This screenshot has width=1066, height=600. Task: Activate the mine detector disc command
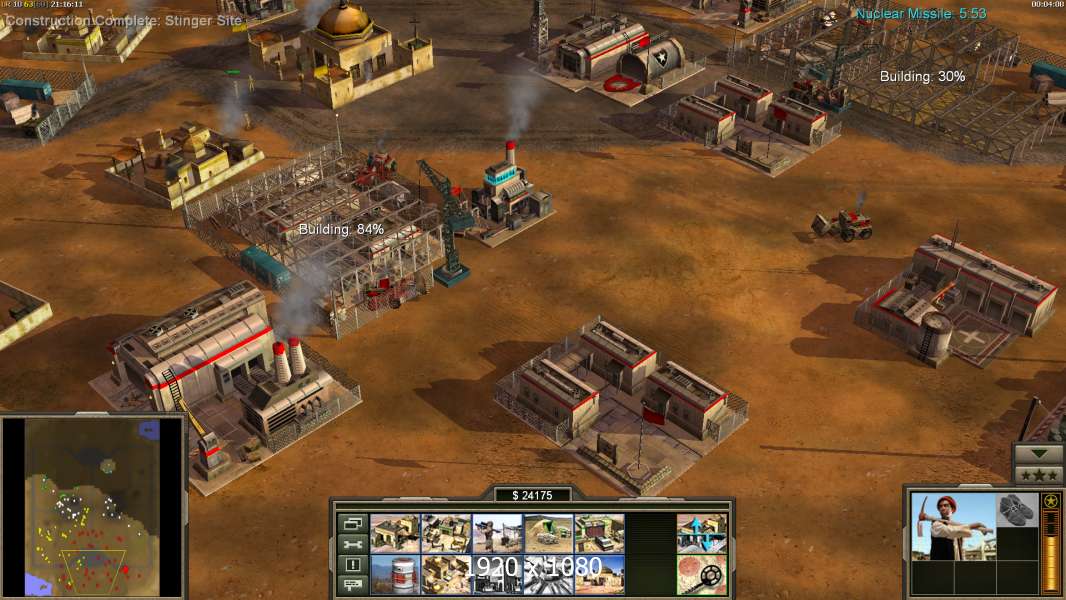[x=702, y=575]
